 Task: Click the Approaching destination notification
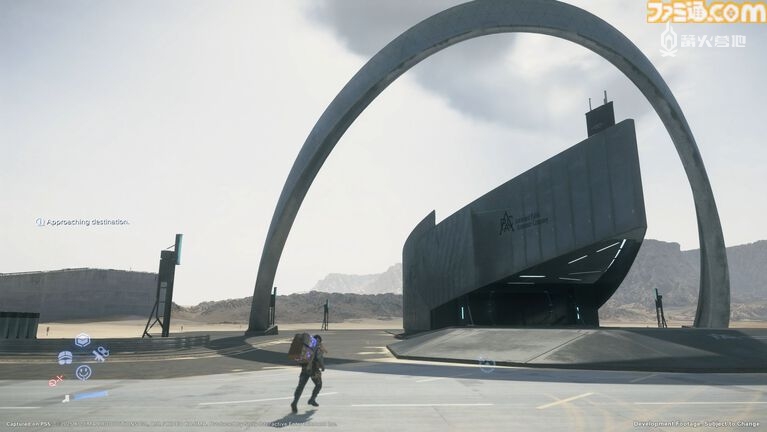pyautogui.click(x=83, y=222)
